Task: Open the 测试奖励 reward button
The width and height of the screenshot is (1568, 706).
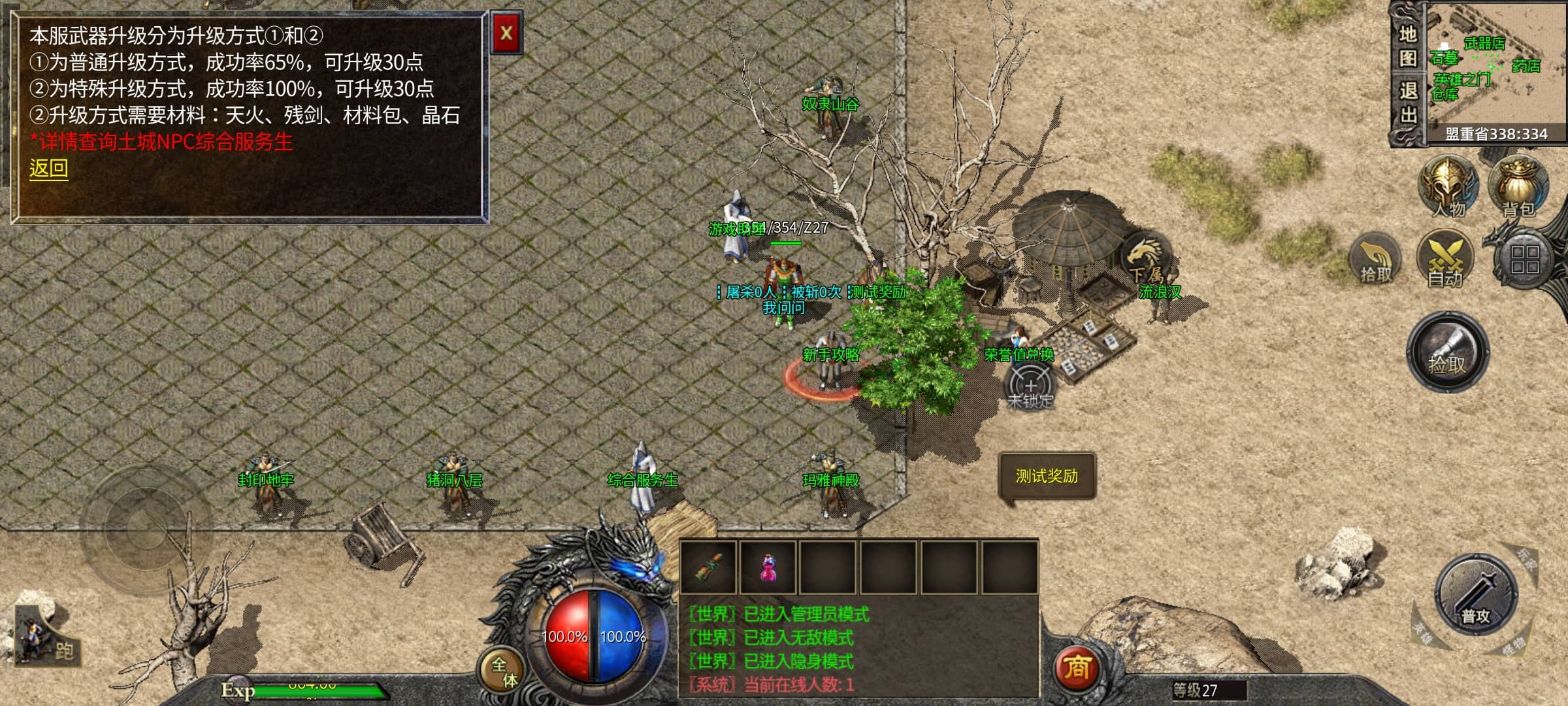Action: coord(1047,476)
